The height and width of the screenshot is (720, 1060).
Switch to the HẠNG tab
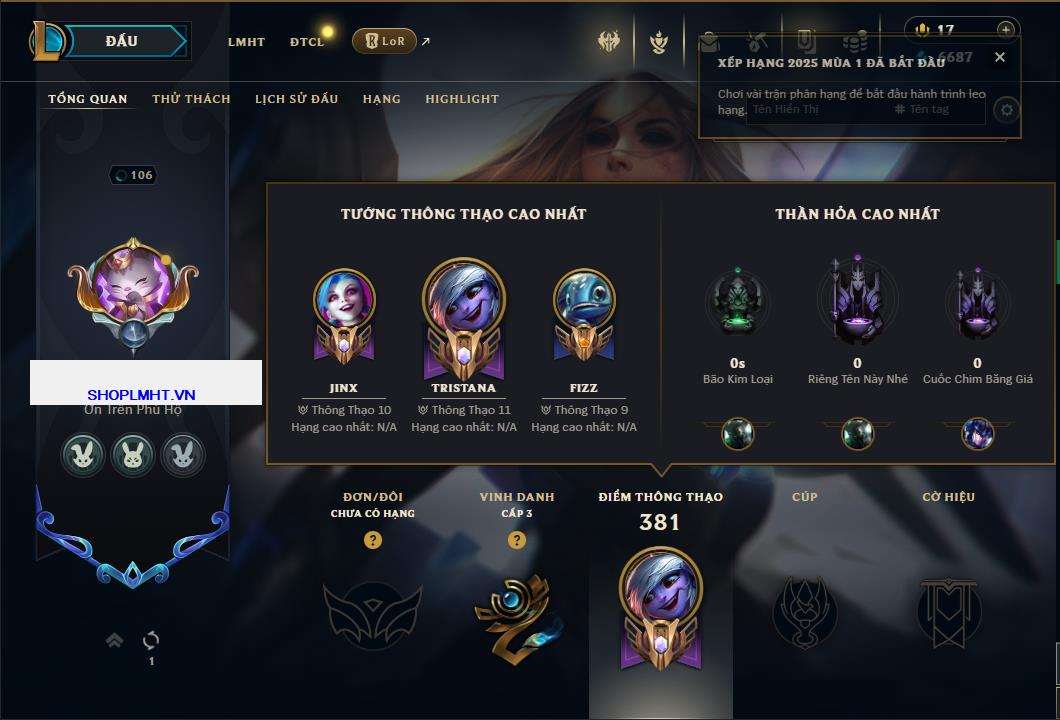381,99
